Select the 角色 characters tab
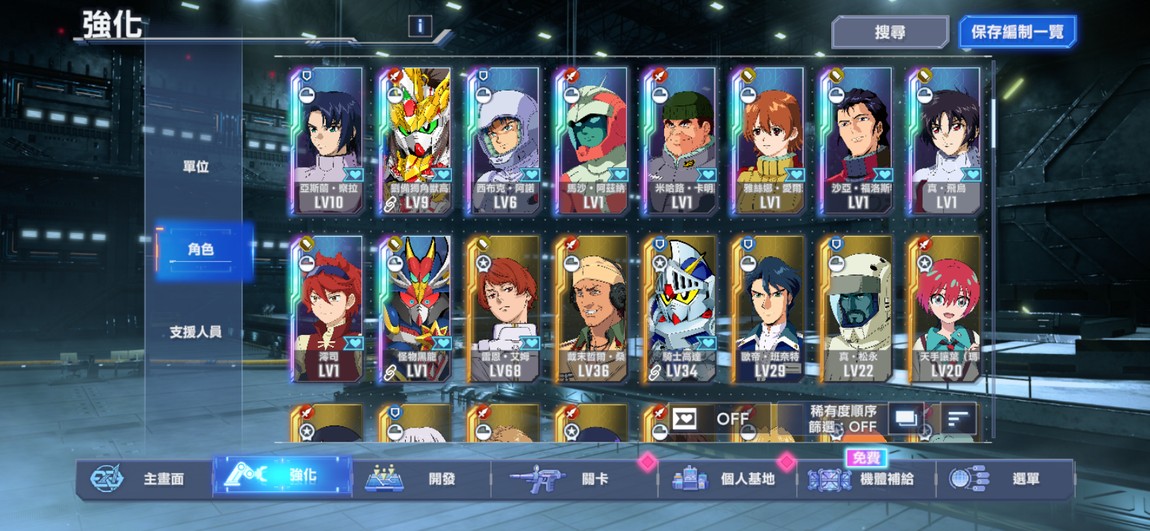The width and height of the screenshot is (1150, 531). (201, 250)
